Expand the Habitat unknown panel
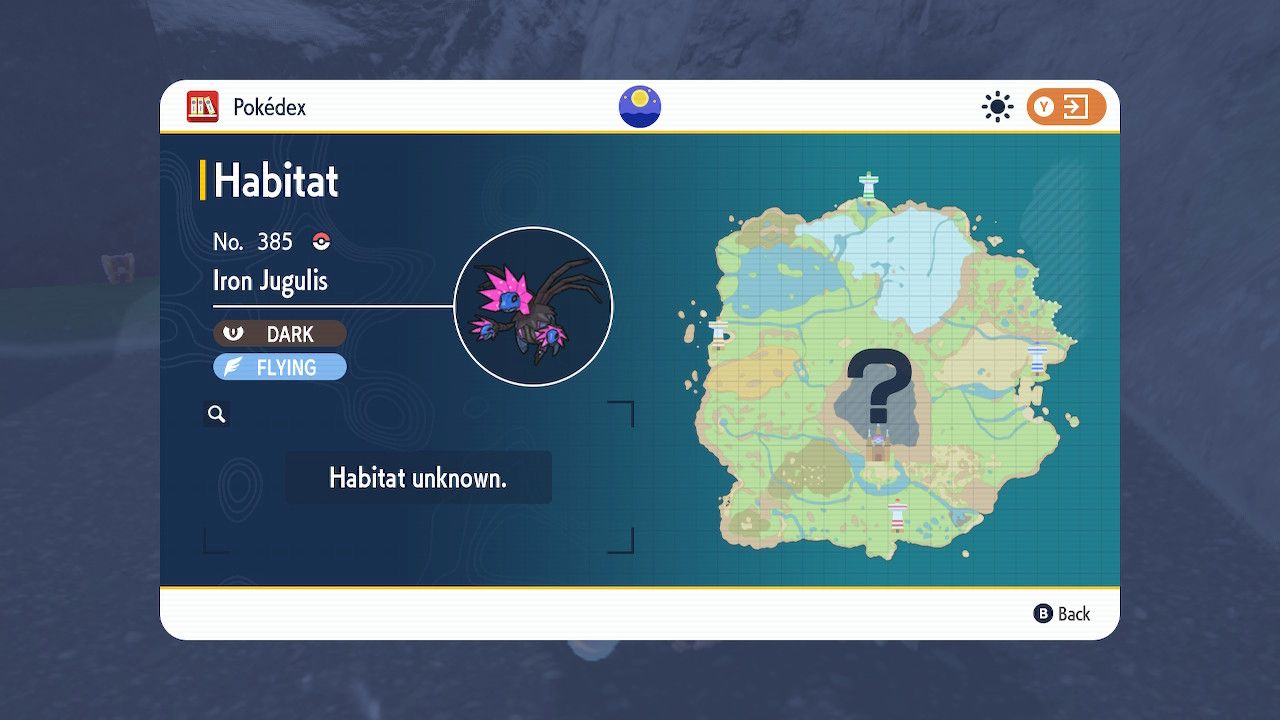This screenshot has width=1280, height=720. (418, 477)
